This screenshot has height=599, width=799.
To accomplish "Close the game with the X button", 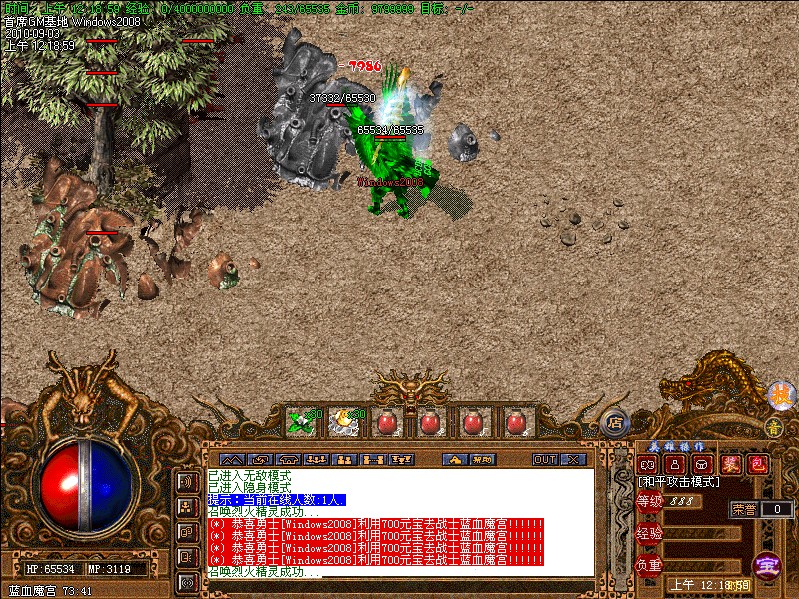I will point(573,459).
